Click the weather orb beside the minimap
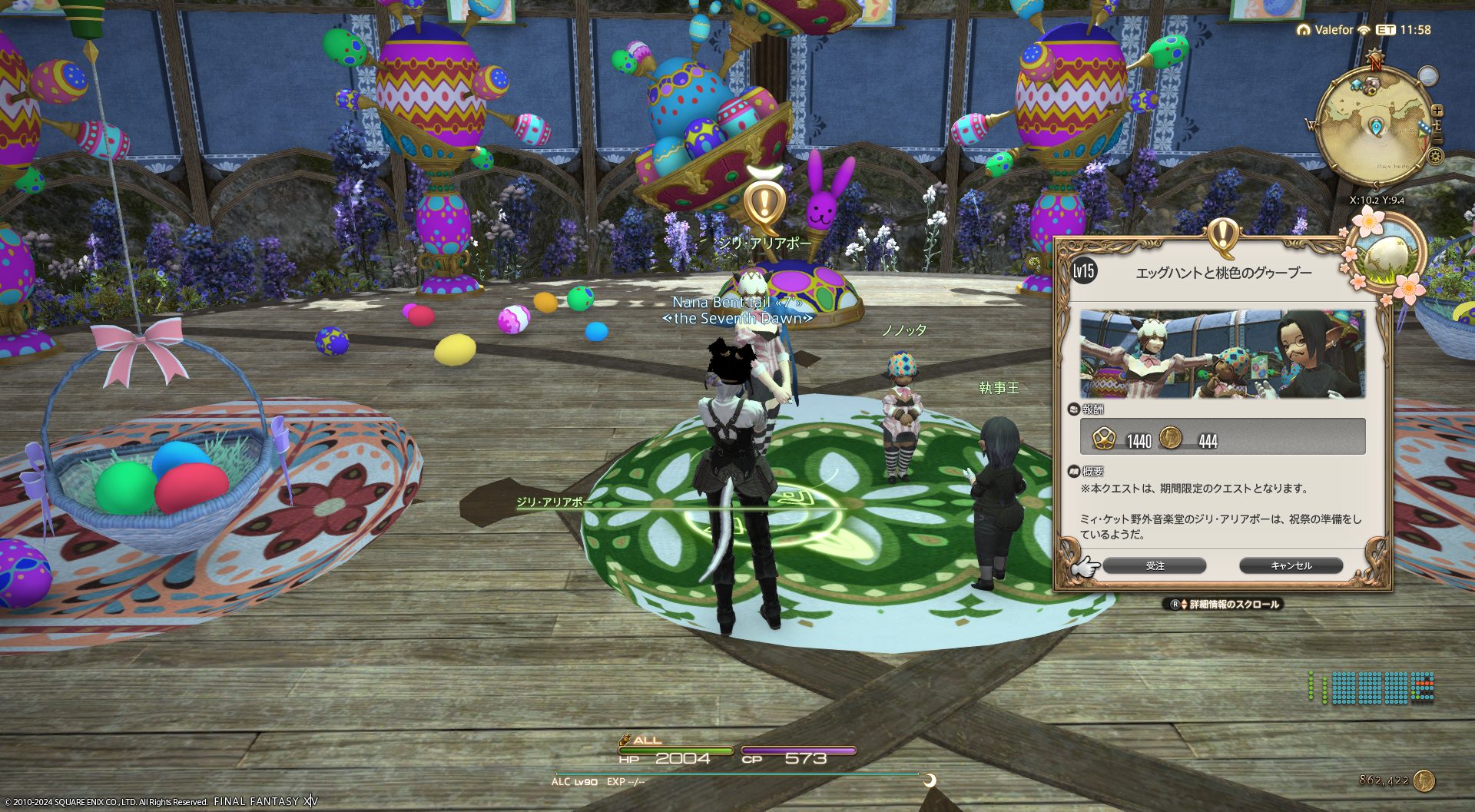 1427,76
